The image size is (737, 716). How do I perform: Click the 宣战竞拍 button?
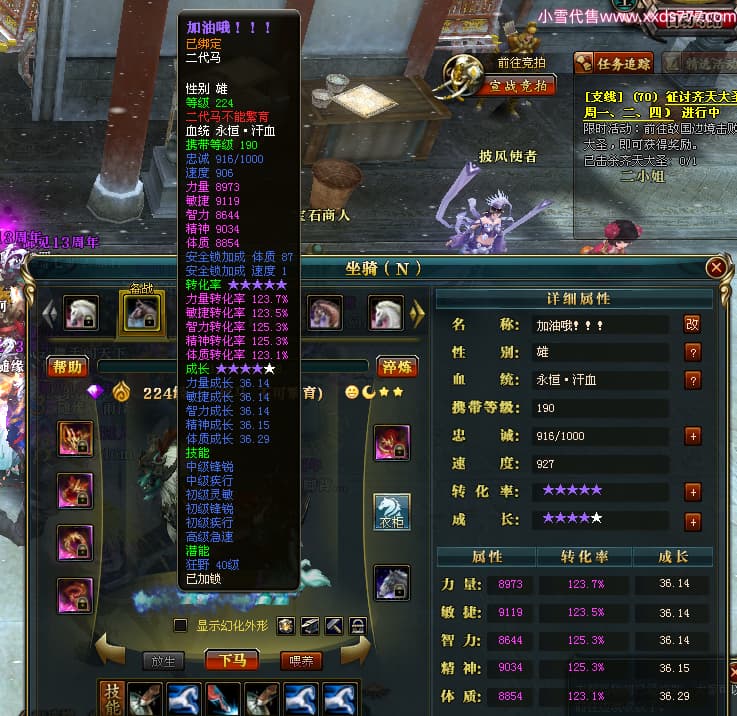pos(517,86)
